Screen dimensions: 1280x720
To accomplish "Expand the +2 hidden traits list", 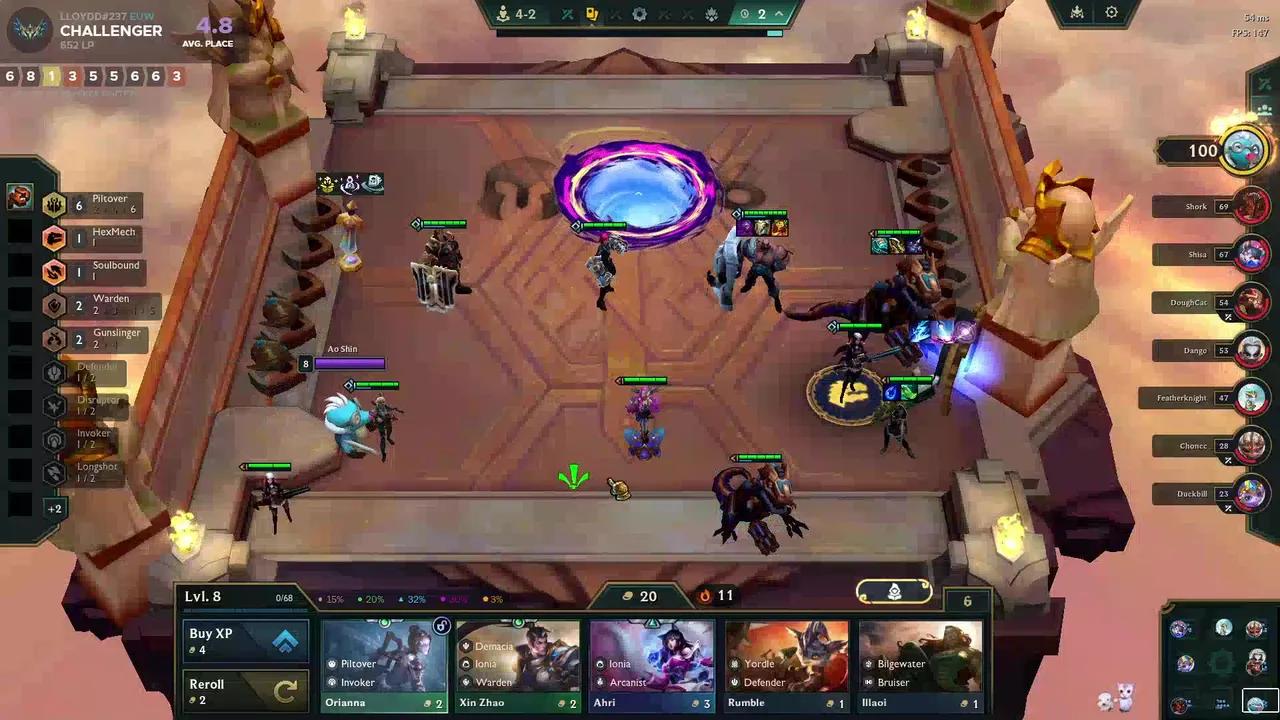I will tap(56, 508).
